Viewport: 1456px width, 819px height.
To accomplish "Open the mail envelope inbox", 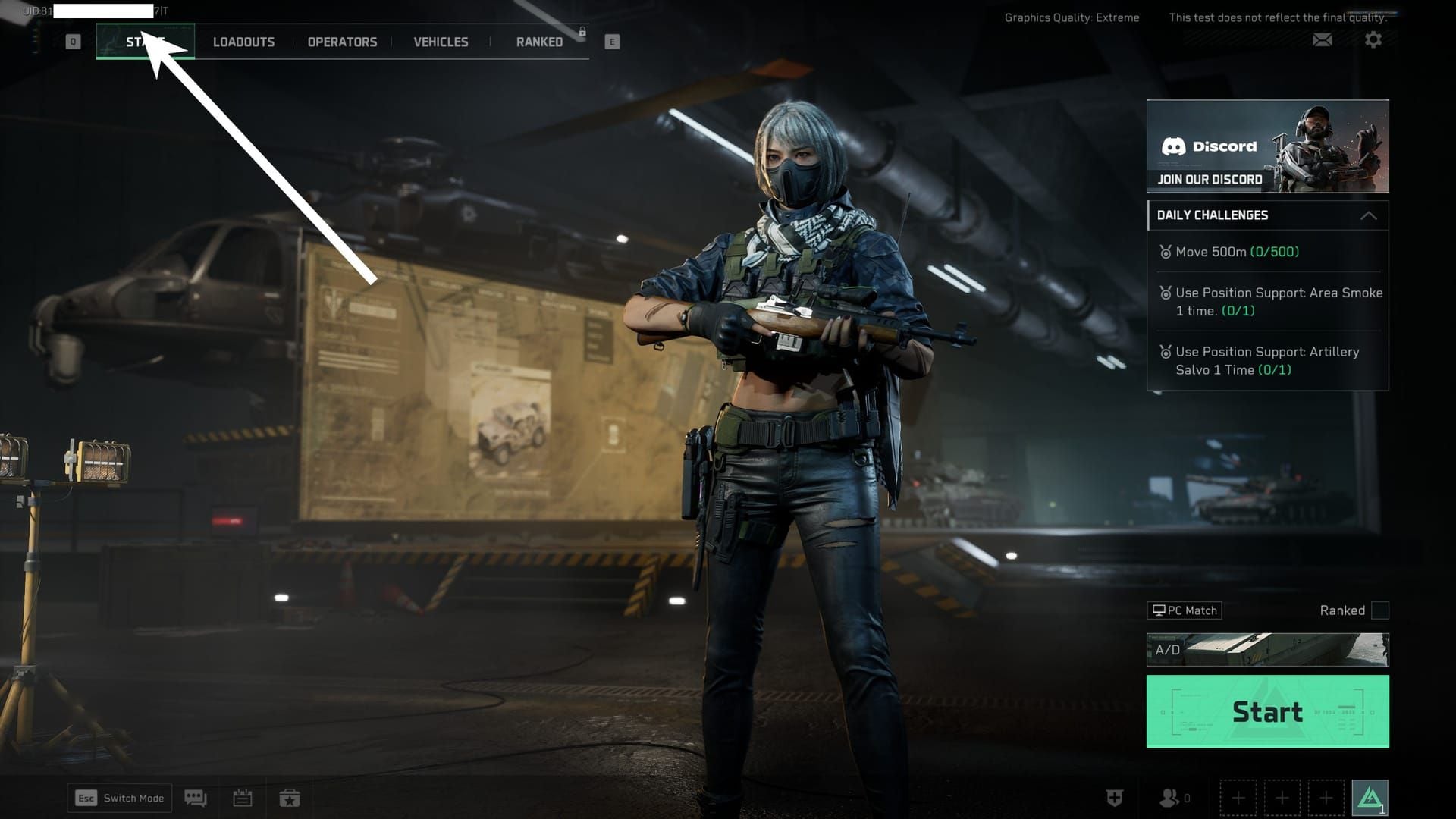I will [x=1322, y=39].
